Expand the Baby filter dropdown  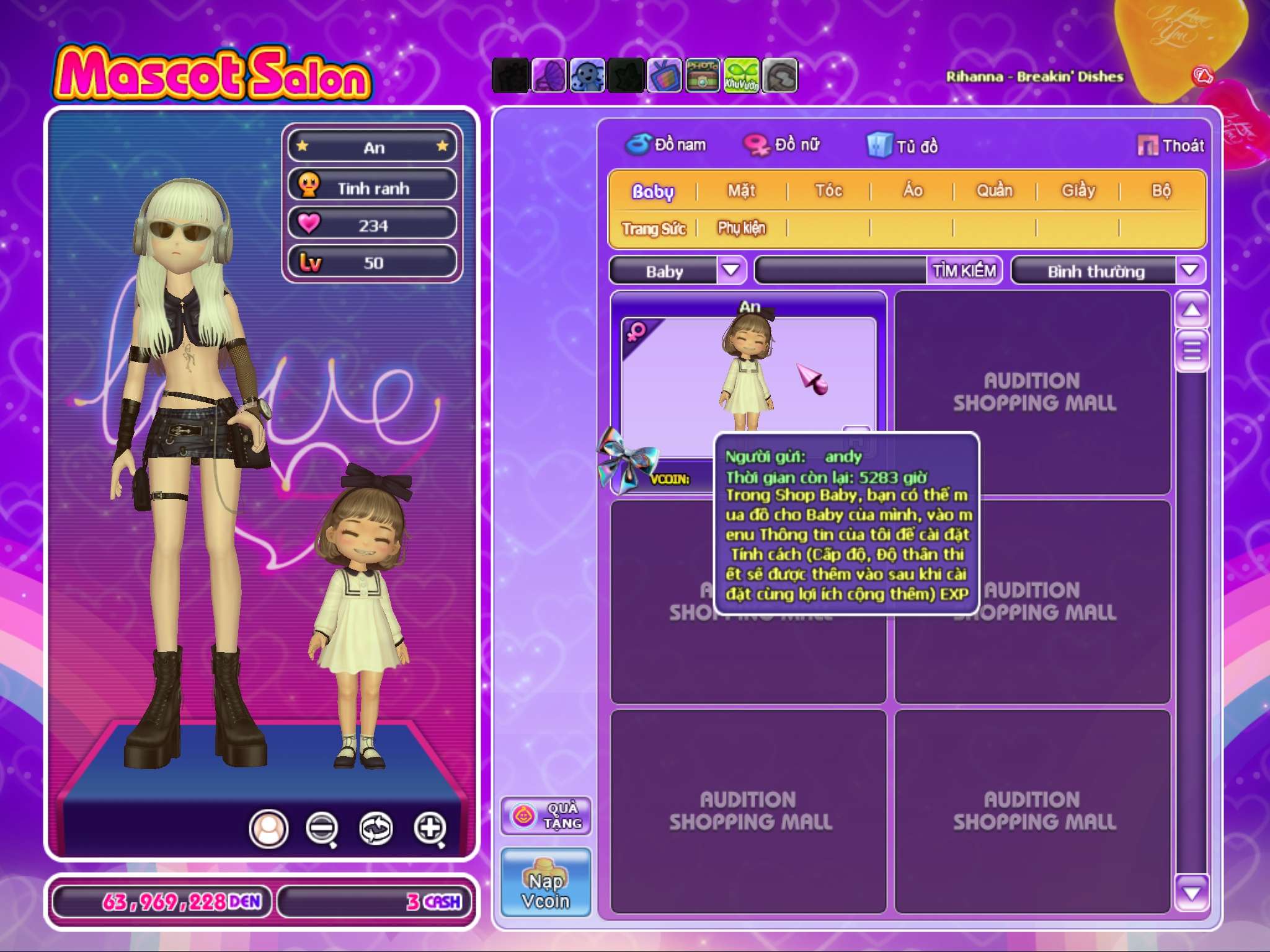tap(731, 271)
